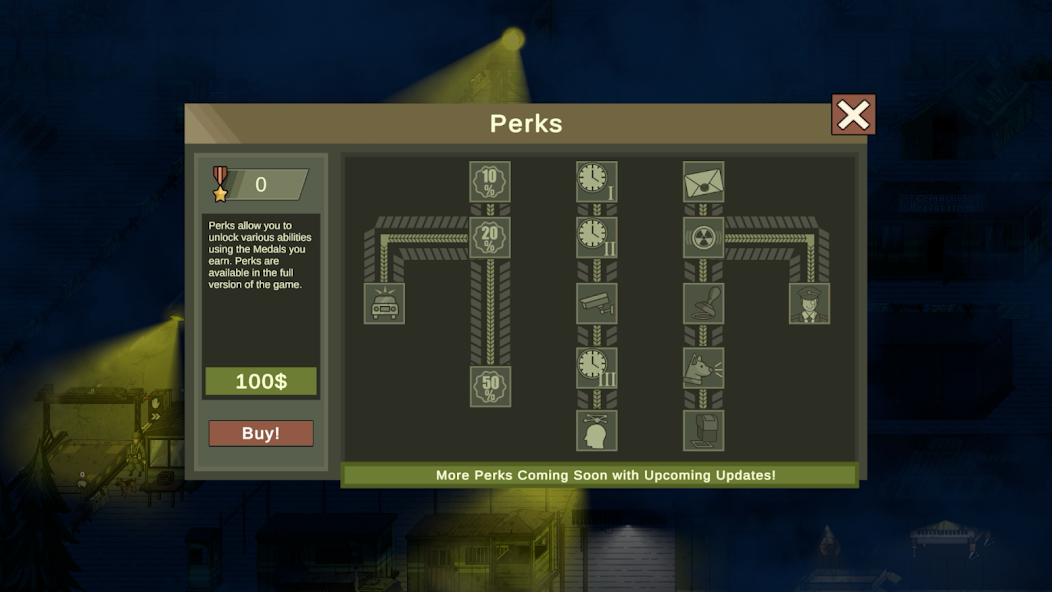Image resolution: width=1052 pixels, height=592 pixels.
Task: Pick the head silhouette perk
Action: click(596, 430)
